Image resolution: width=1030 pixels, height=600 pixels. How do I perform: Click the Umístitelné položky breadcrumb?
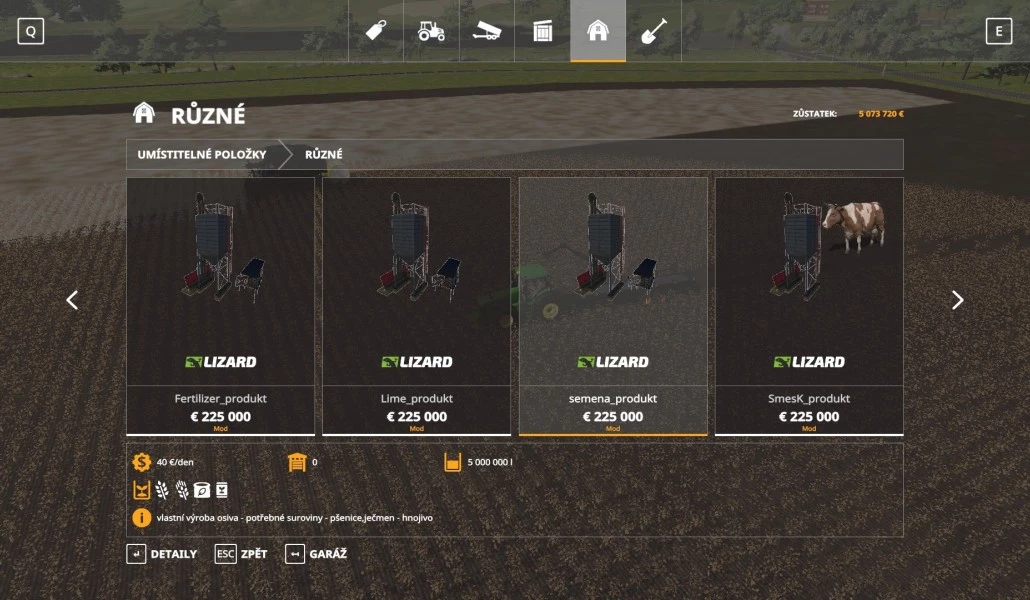tap(202, 155)
